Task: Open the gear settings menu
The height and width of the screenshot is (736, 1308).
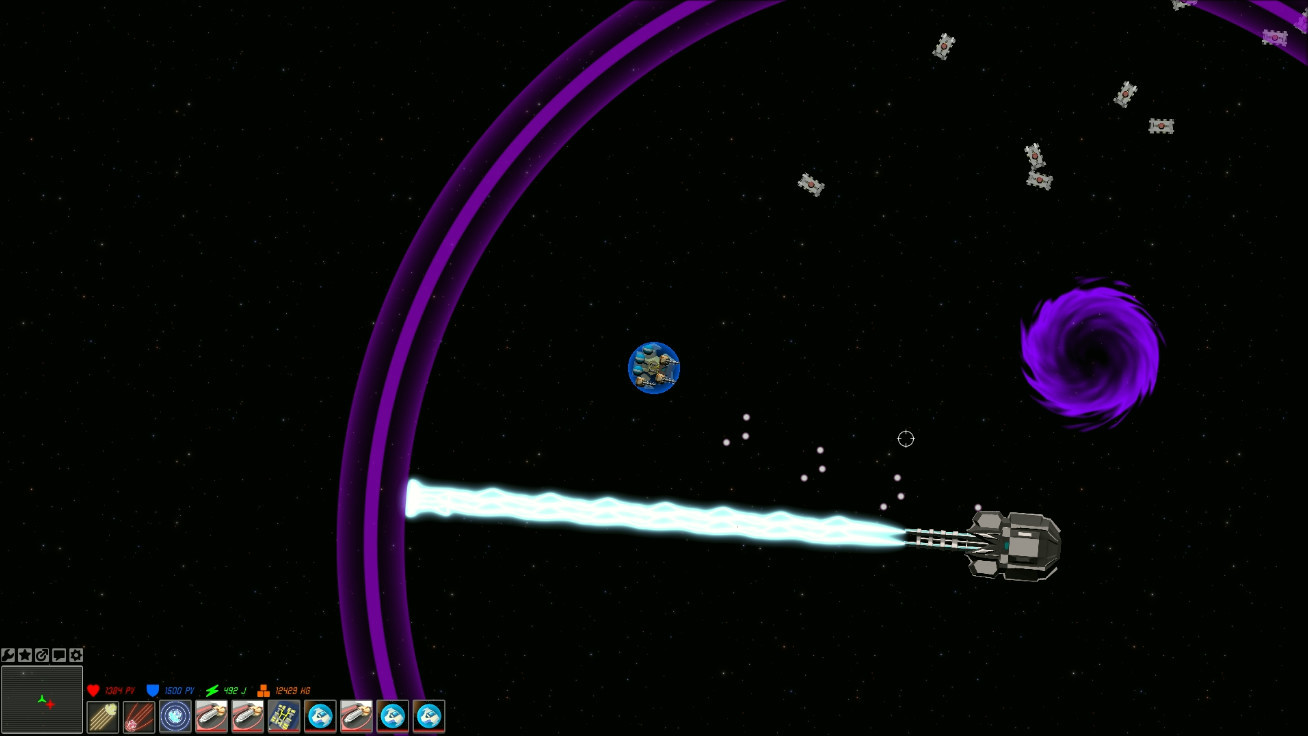Action: click(x=76, y=656)
